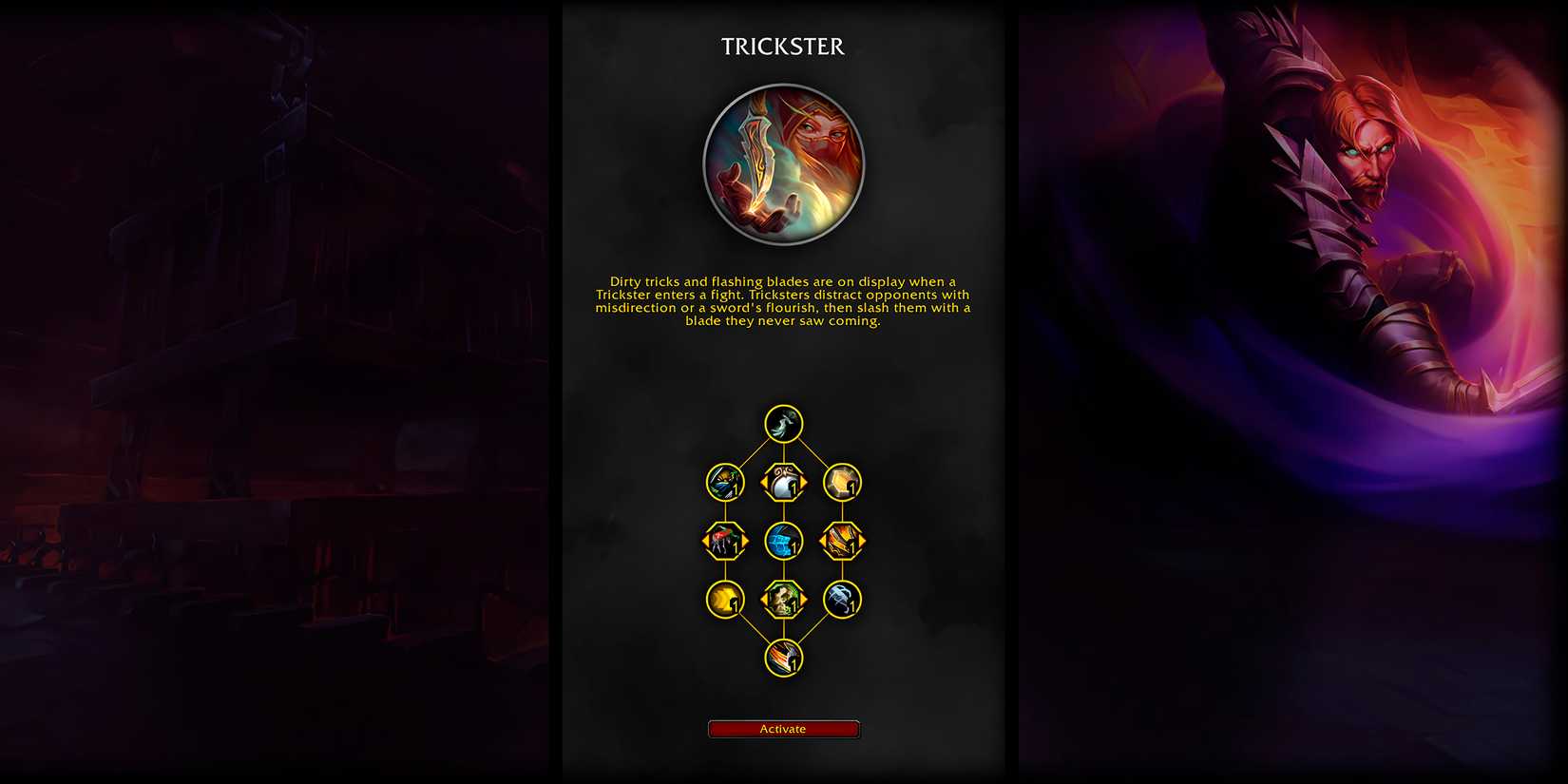Viewport: 1568px width, 784px height.
Task: Switch choices on the winged dagger node with its arrow
Action: [x=863, y=540]
